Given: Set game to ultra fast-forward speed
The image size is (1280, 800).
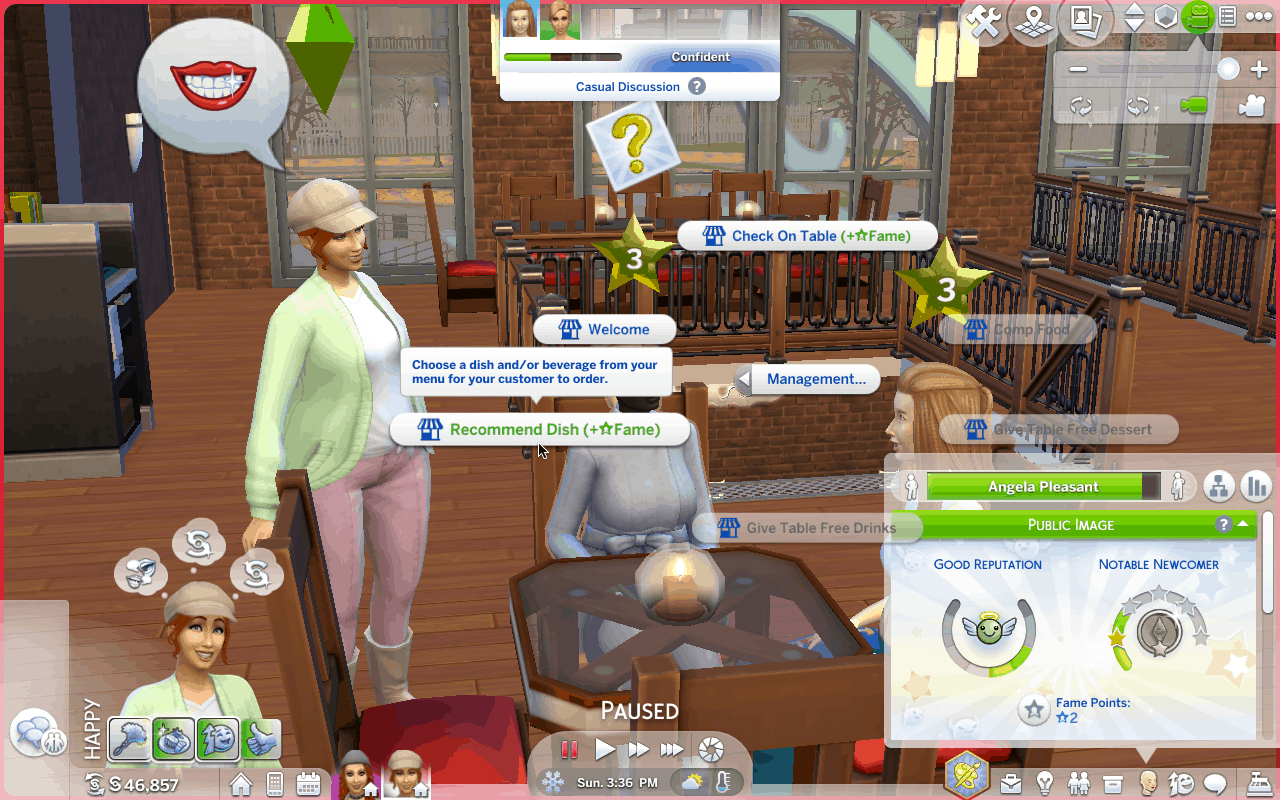Looking at the screenshot, I should pos(672,748).
